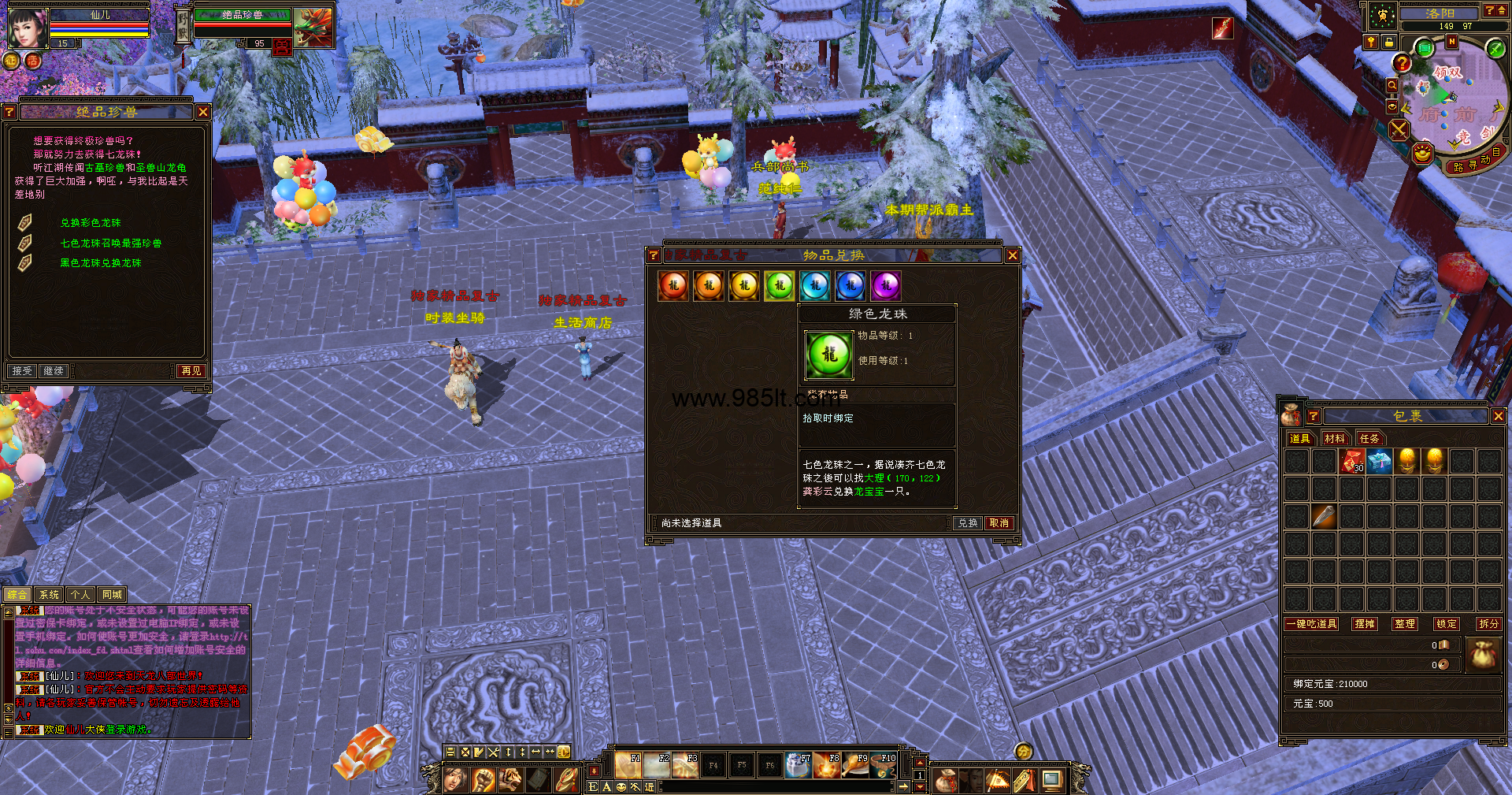Close the 包裹 inventory window
The image size is (1512, 795).
(x=1498, y=416)
